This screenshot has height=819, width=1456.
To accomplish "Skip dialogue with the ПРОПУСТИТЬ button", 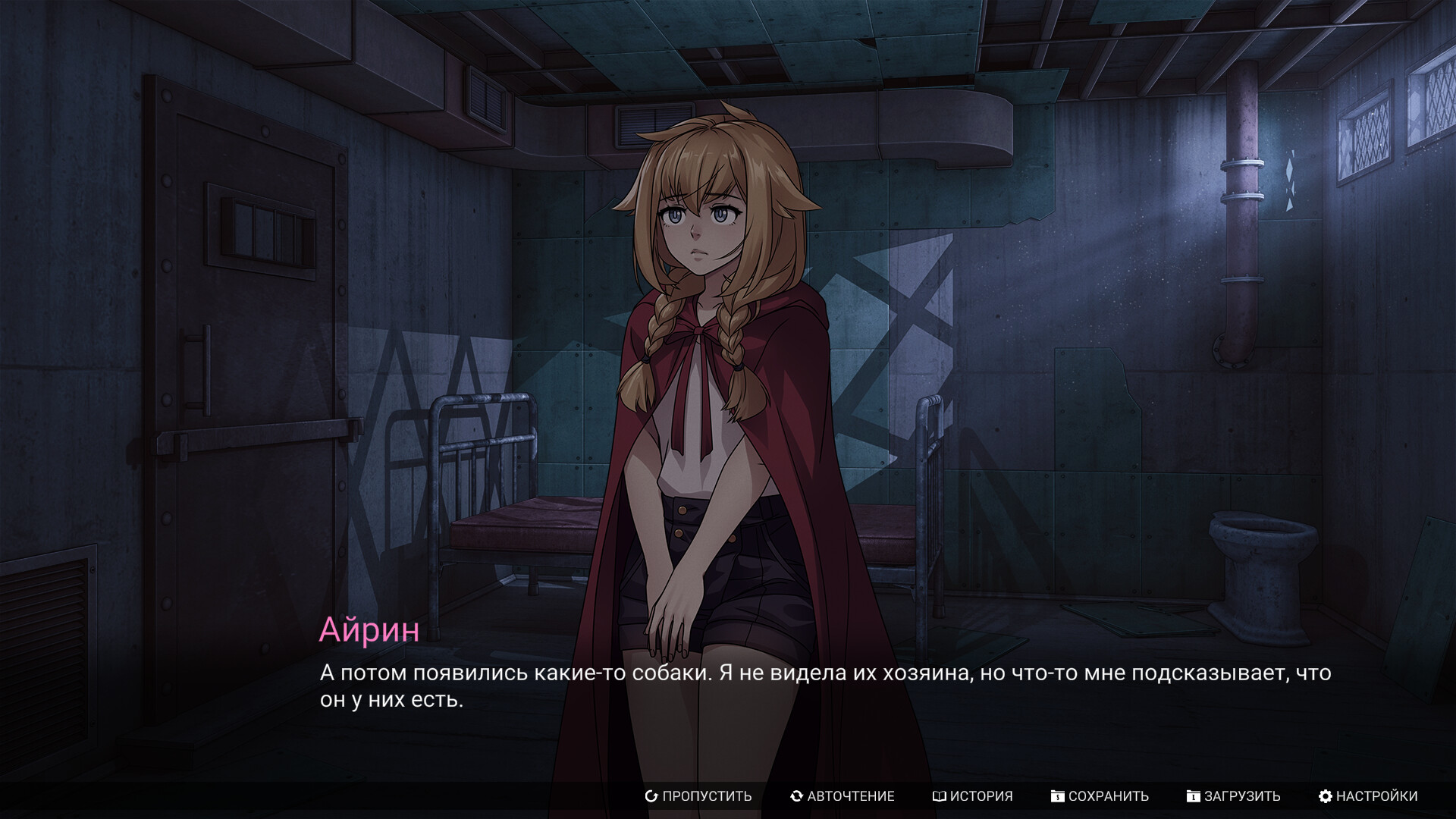I will pyautogui.click(x=698, y=796).
